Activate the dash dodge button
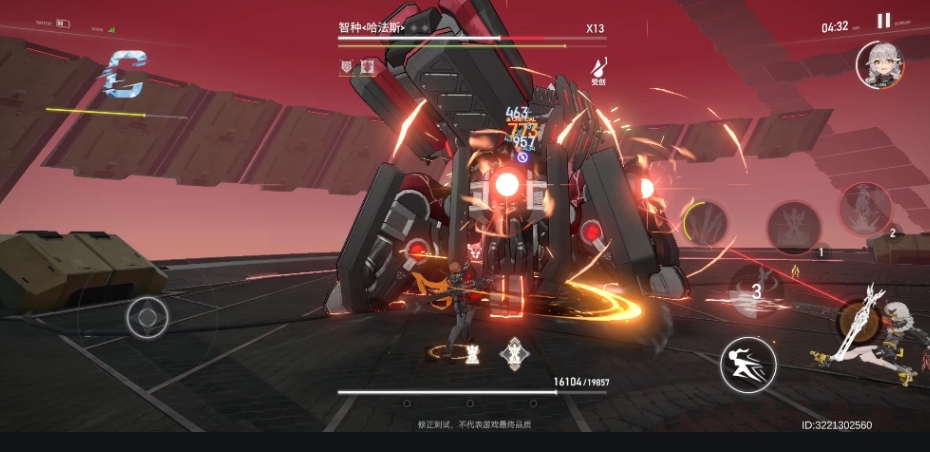The image size is (930, 452). [748, 364]
